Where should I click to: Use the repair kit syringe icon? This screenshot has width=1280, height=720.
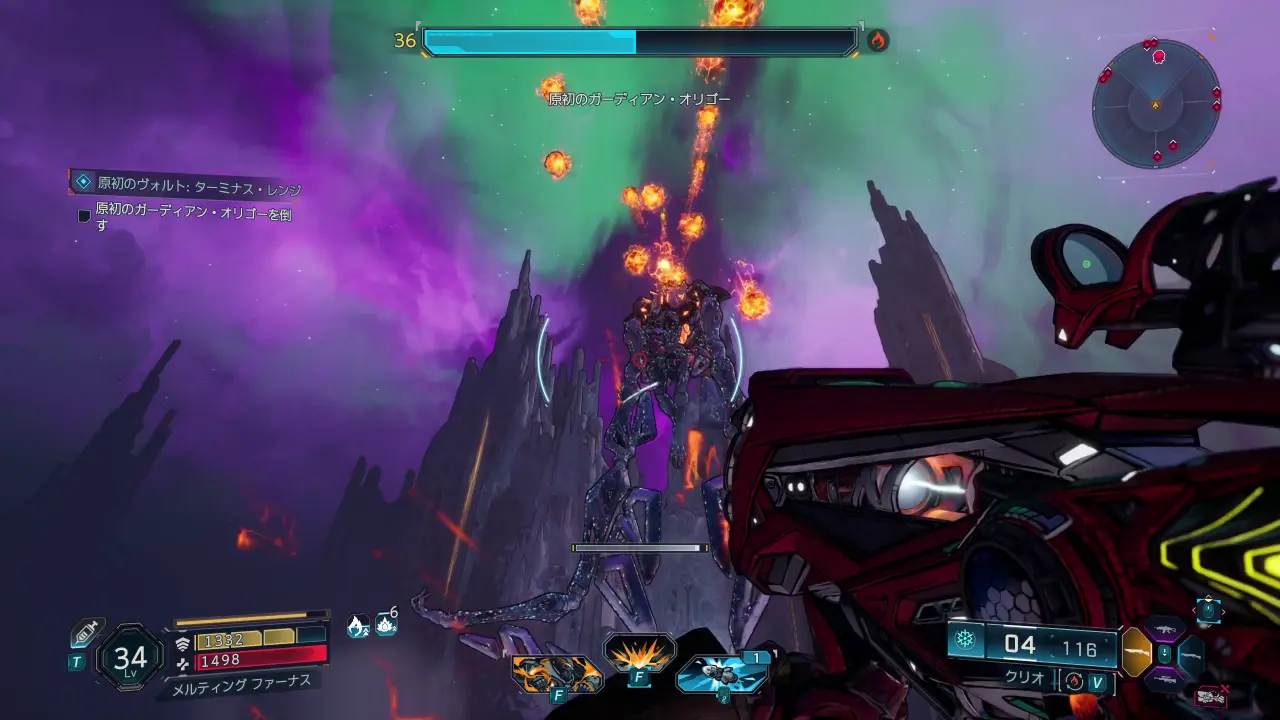(x=87, y=633)
